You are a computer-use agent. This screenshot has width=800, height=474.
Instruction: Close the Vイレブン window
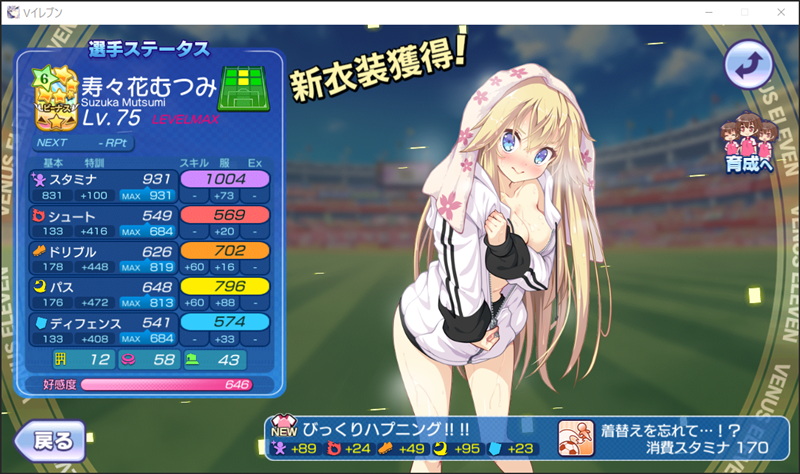[776, 11]
